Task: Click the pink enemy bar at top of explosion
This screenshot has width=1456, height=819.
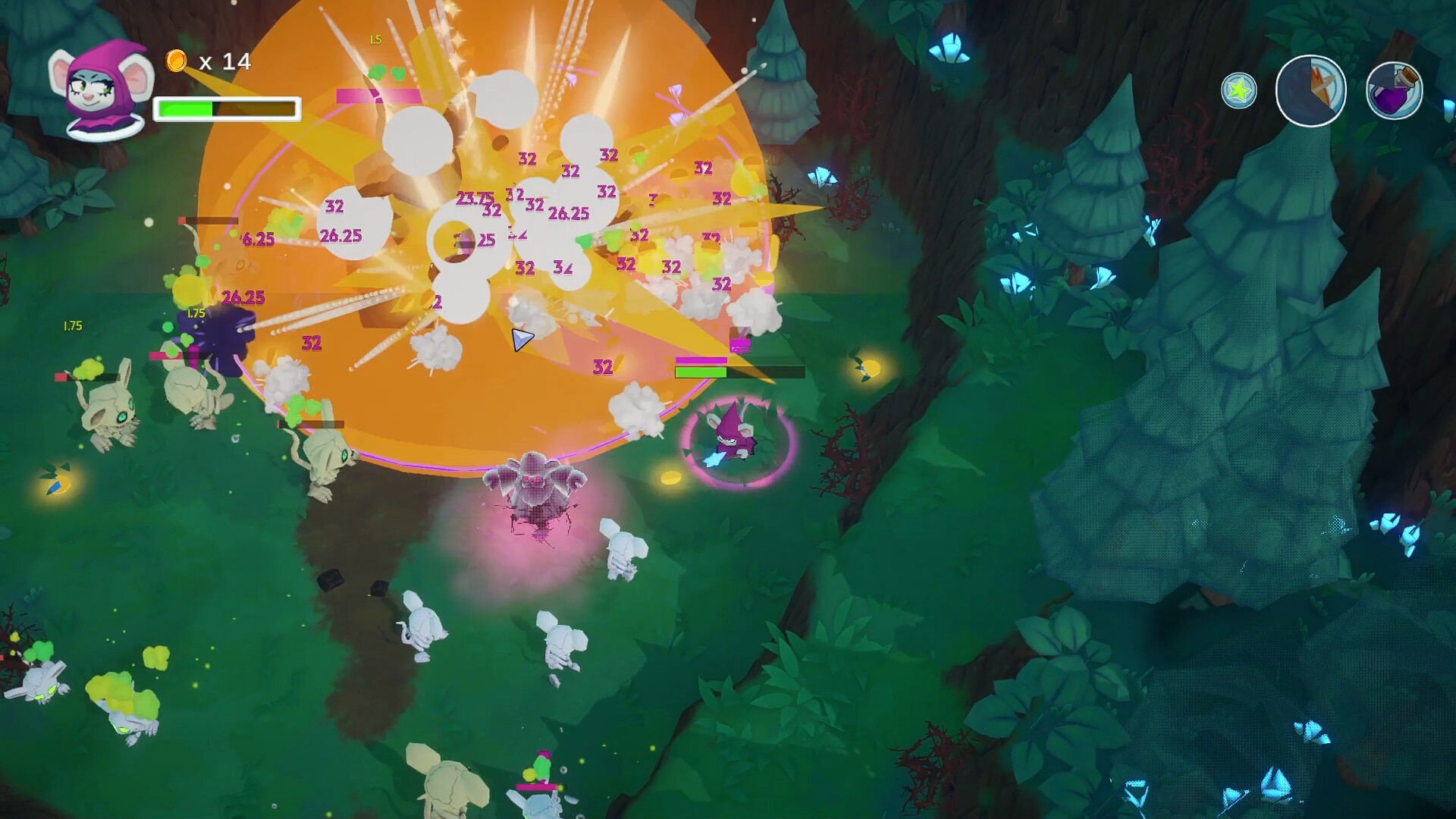Action: point(375,97)
